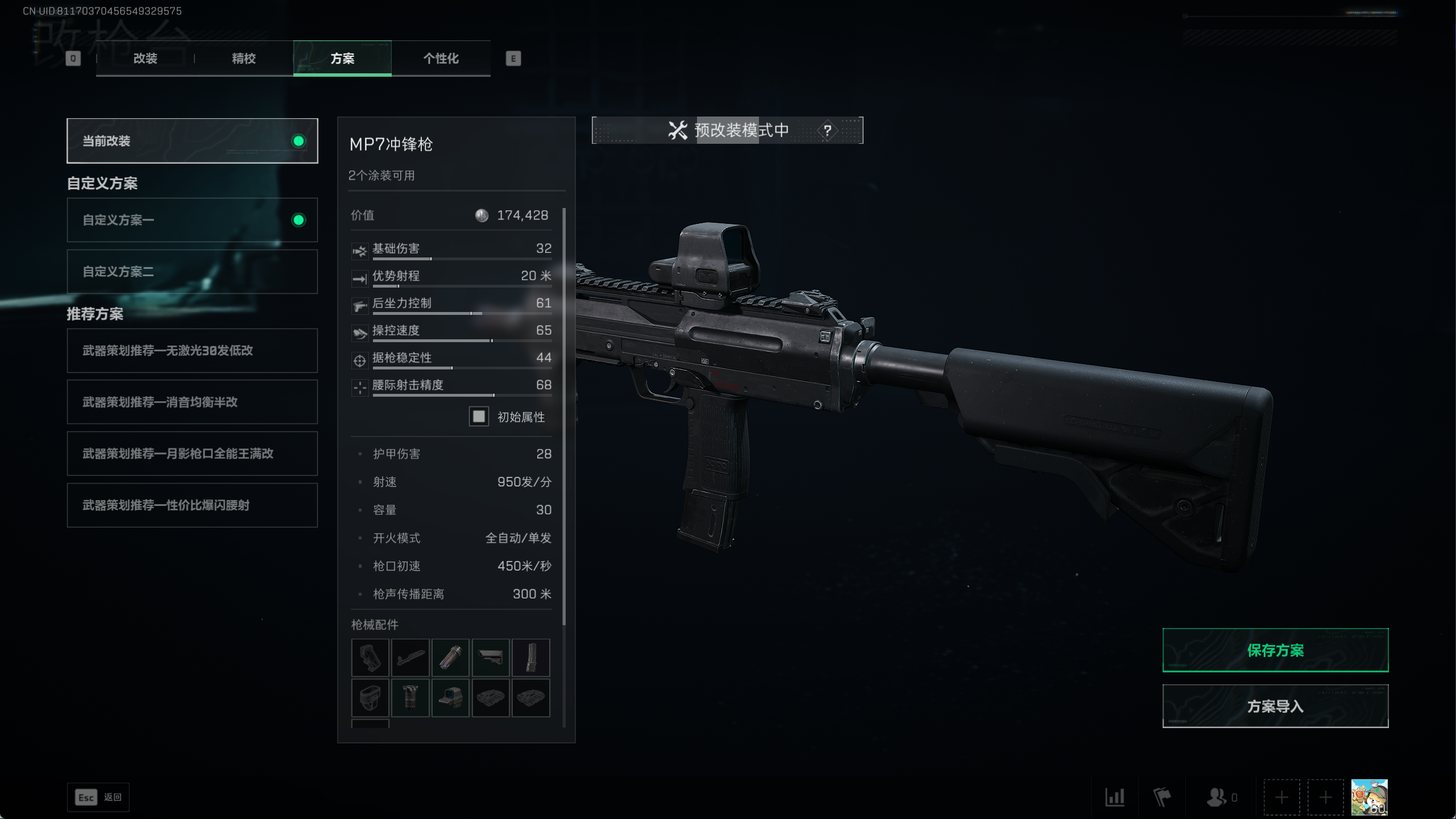1456x819 pixels.
Task: Open the player avatar profile
Action: tap(1369, 797)
